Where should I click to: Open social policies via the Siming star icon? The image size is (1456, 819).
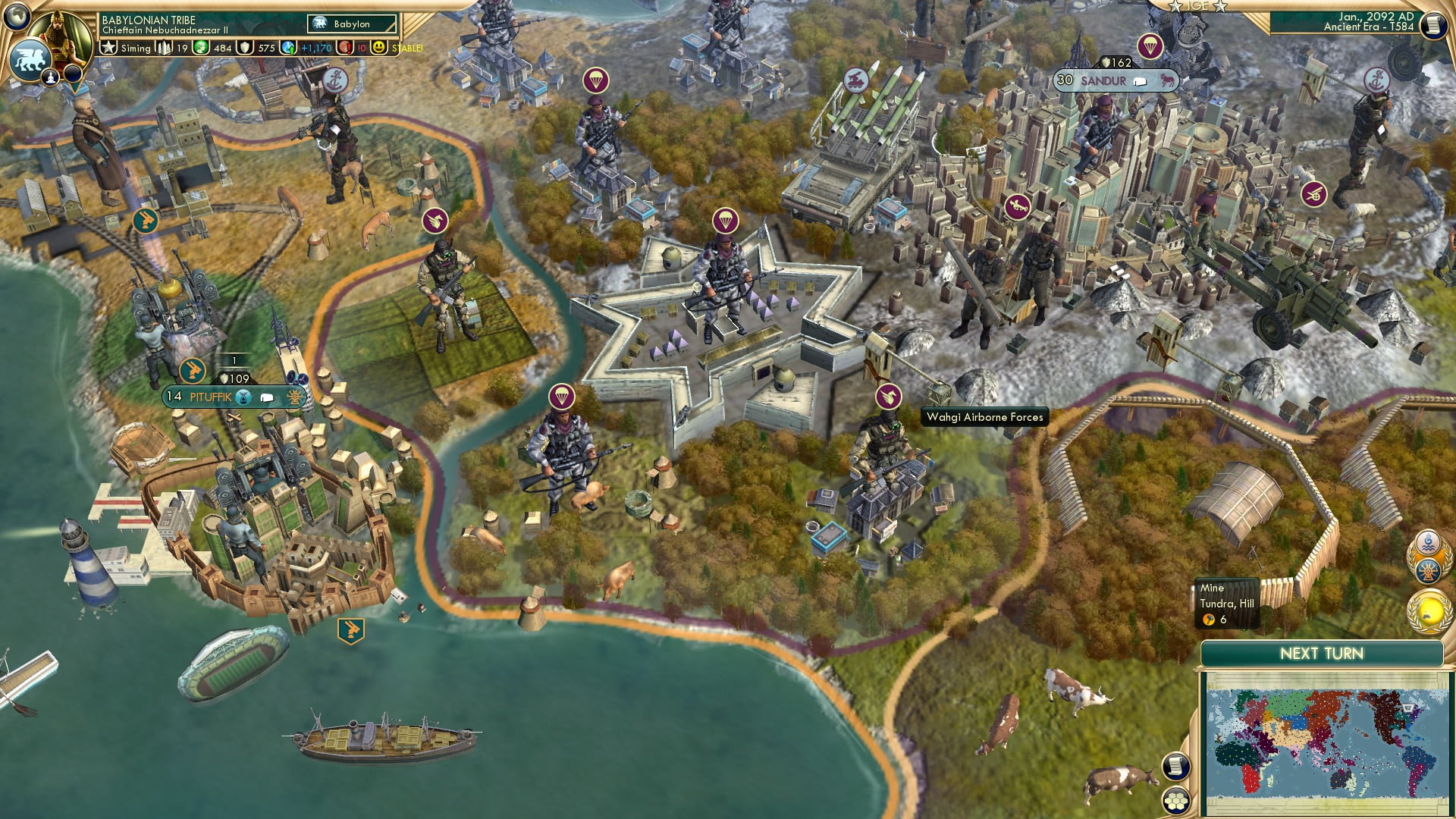coord(108,46)
